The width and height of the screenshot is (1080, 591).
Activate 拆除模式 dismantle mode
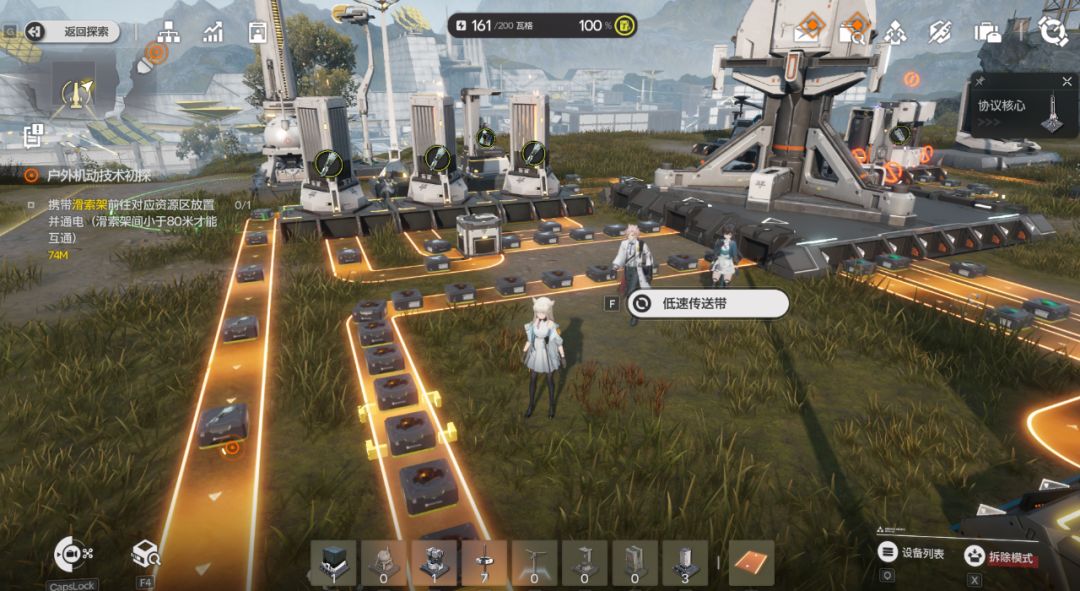pos(1000,557)
